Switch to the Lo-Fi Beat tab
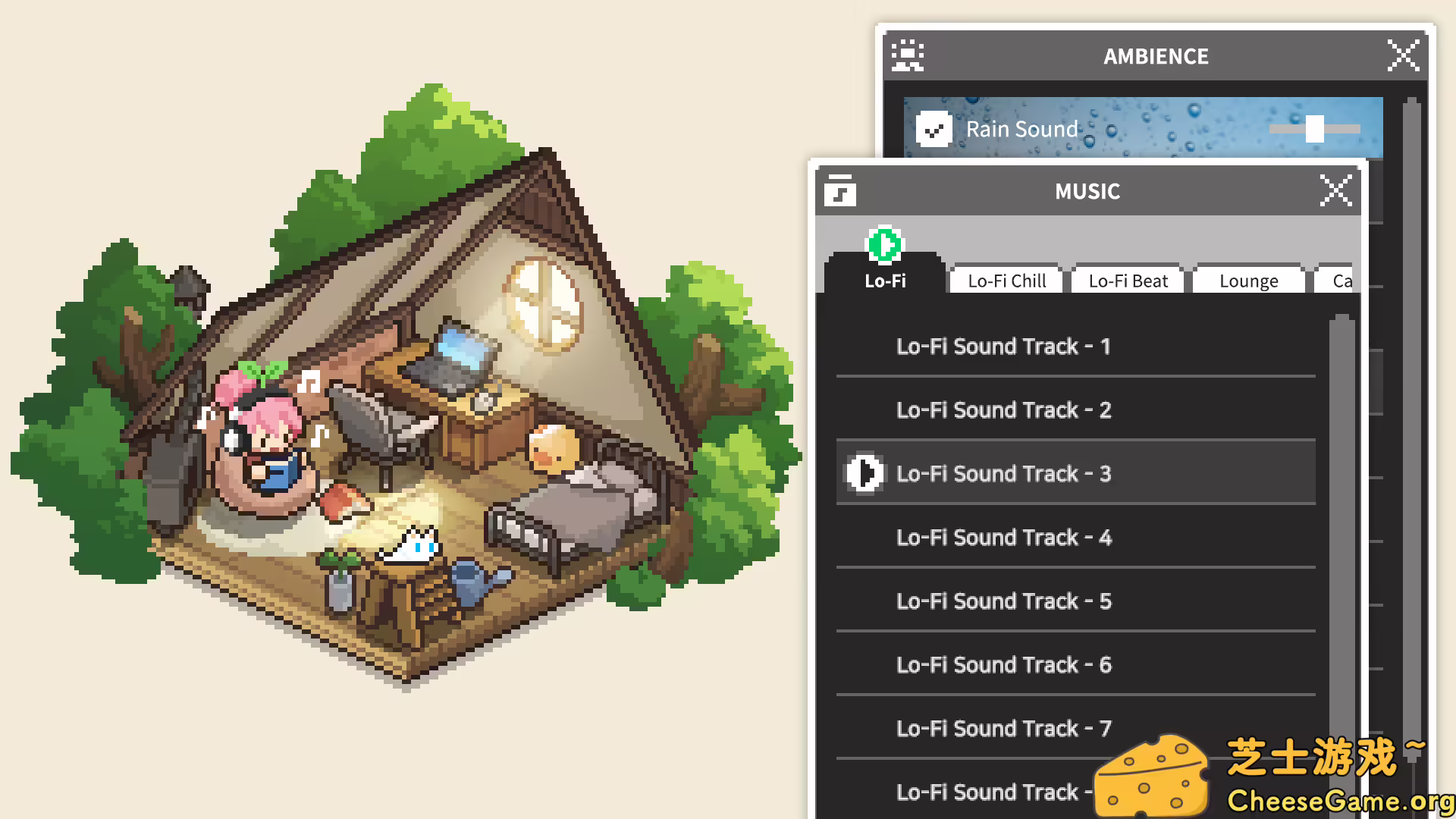Image resolution: width=1456 pixels, height=819 pixels. [x=1127, y=281]
